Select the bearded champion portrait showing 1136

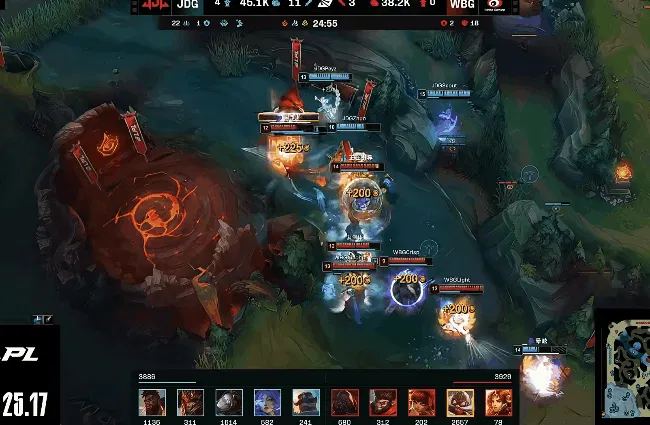152,402
